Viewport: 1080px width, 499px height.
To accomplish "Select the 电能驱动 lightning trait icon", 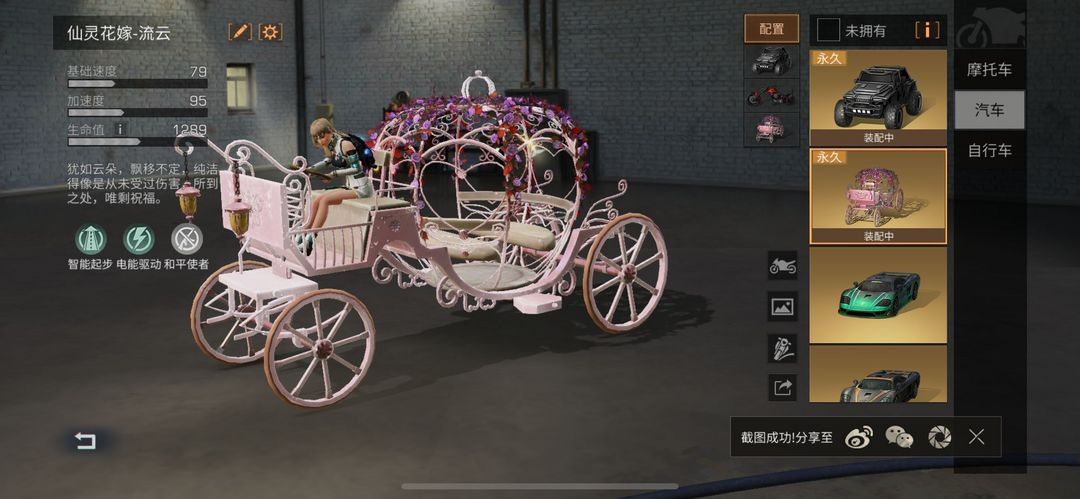I will pyautogui.click(x=138, y=239).
